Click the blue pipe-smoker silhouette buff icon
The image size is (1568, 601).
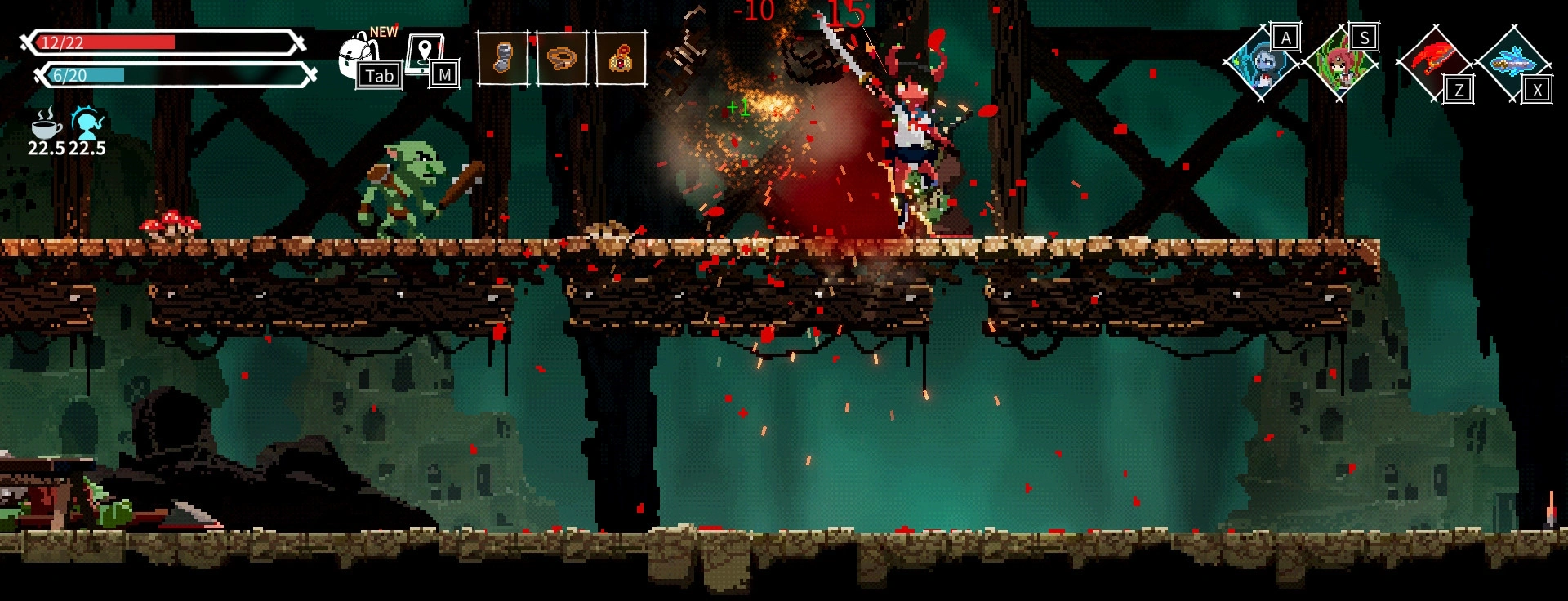click(x=87, y=122)
